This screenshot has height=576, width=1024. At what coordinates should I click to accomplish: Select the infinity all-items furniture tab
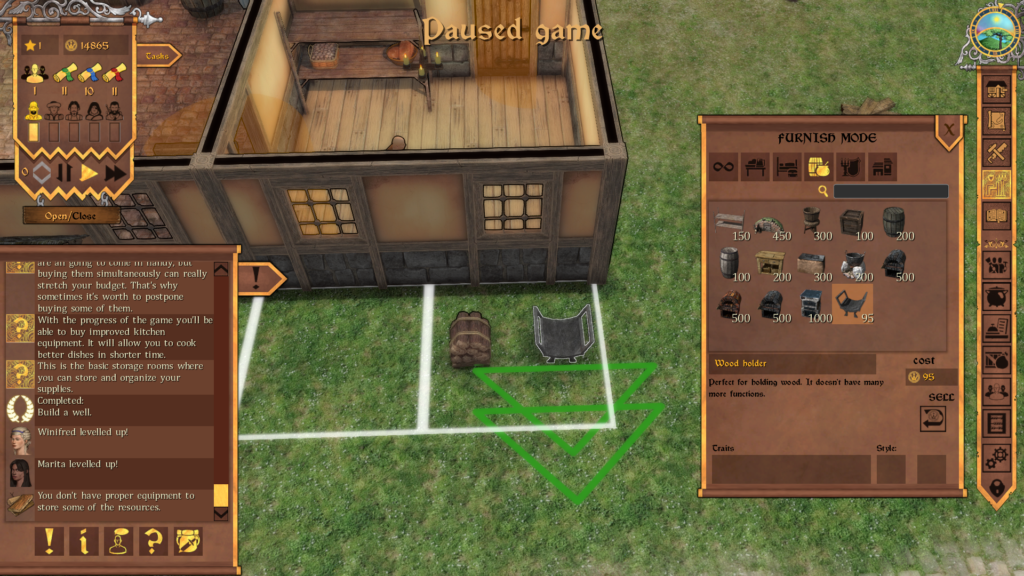[724, 167]
